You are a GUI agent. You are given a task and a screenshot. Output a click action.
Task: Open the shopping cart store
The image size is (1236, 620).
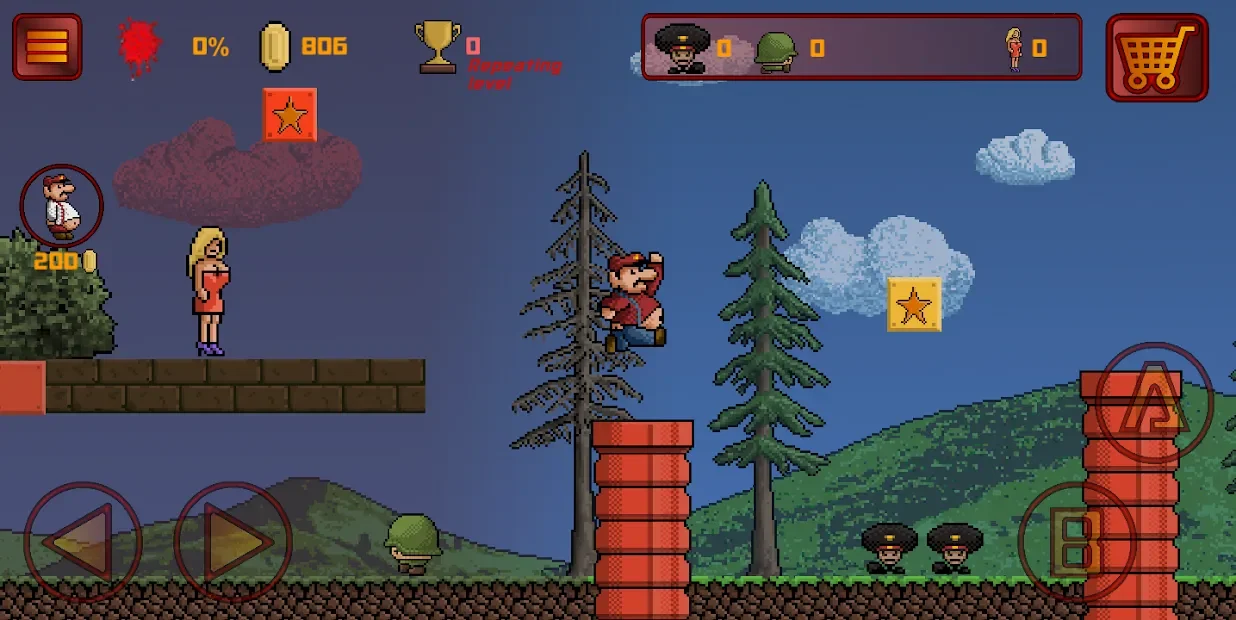point(1157,57)
